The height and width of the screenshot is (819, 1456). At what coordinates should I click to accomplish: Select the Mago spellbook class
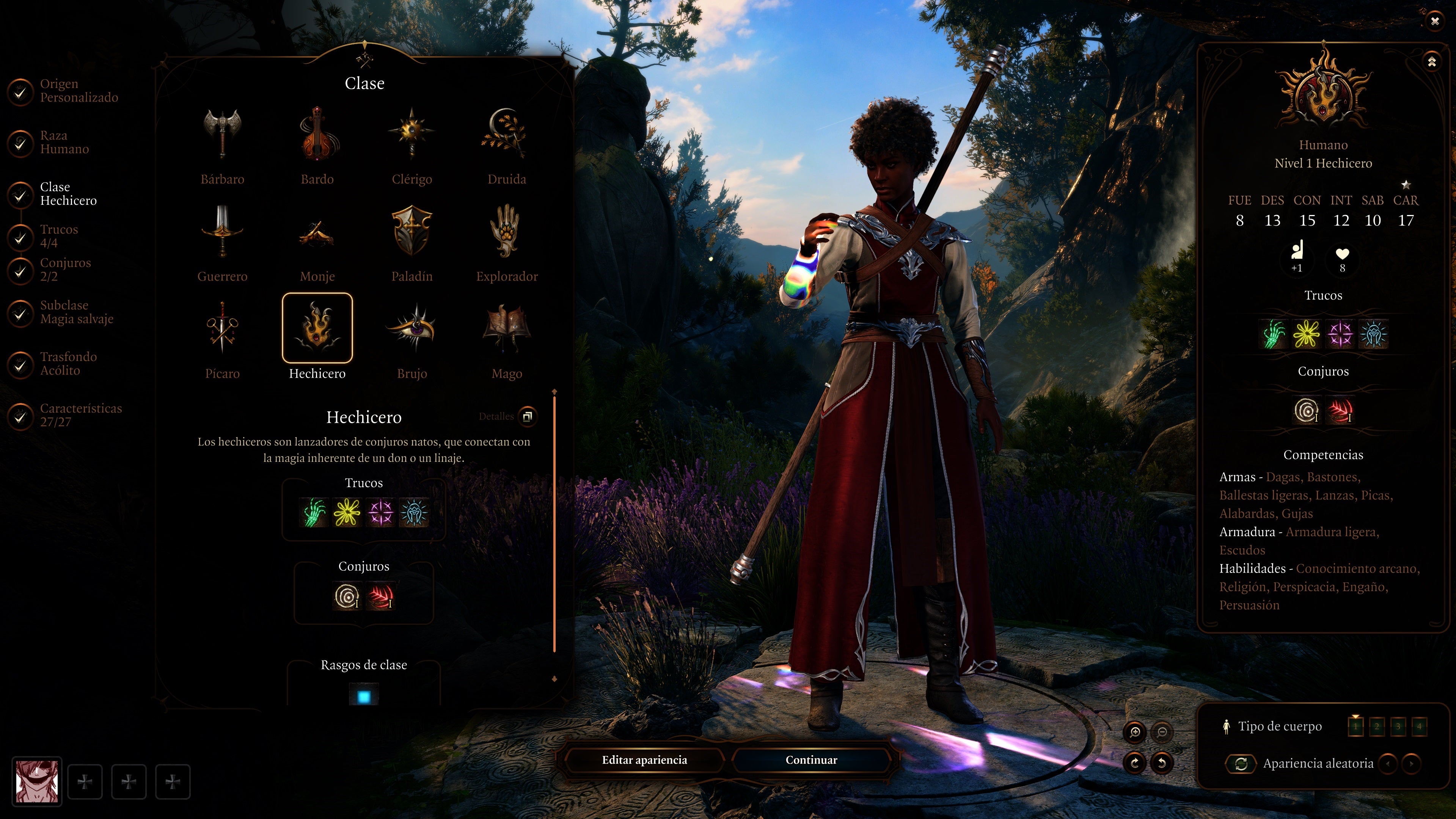coord(506,329)
